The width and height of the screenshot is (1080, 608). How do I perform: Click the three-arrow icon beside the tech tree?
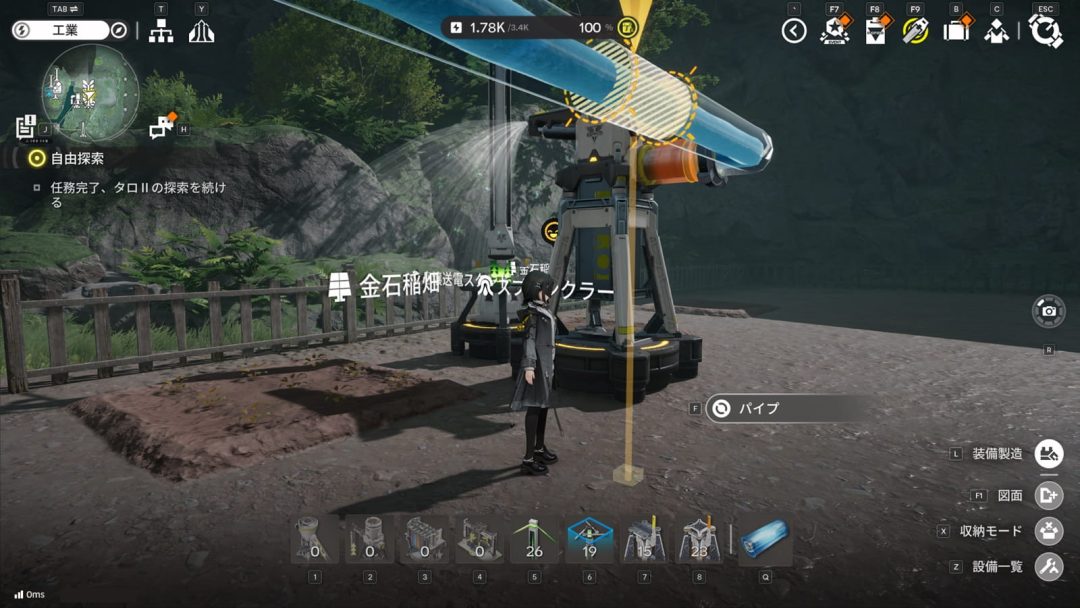tap(201, 31)
